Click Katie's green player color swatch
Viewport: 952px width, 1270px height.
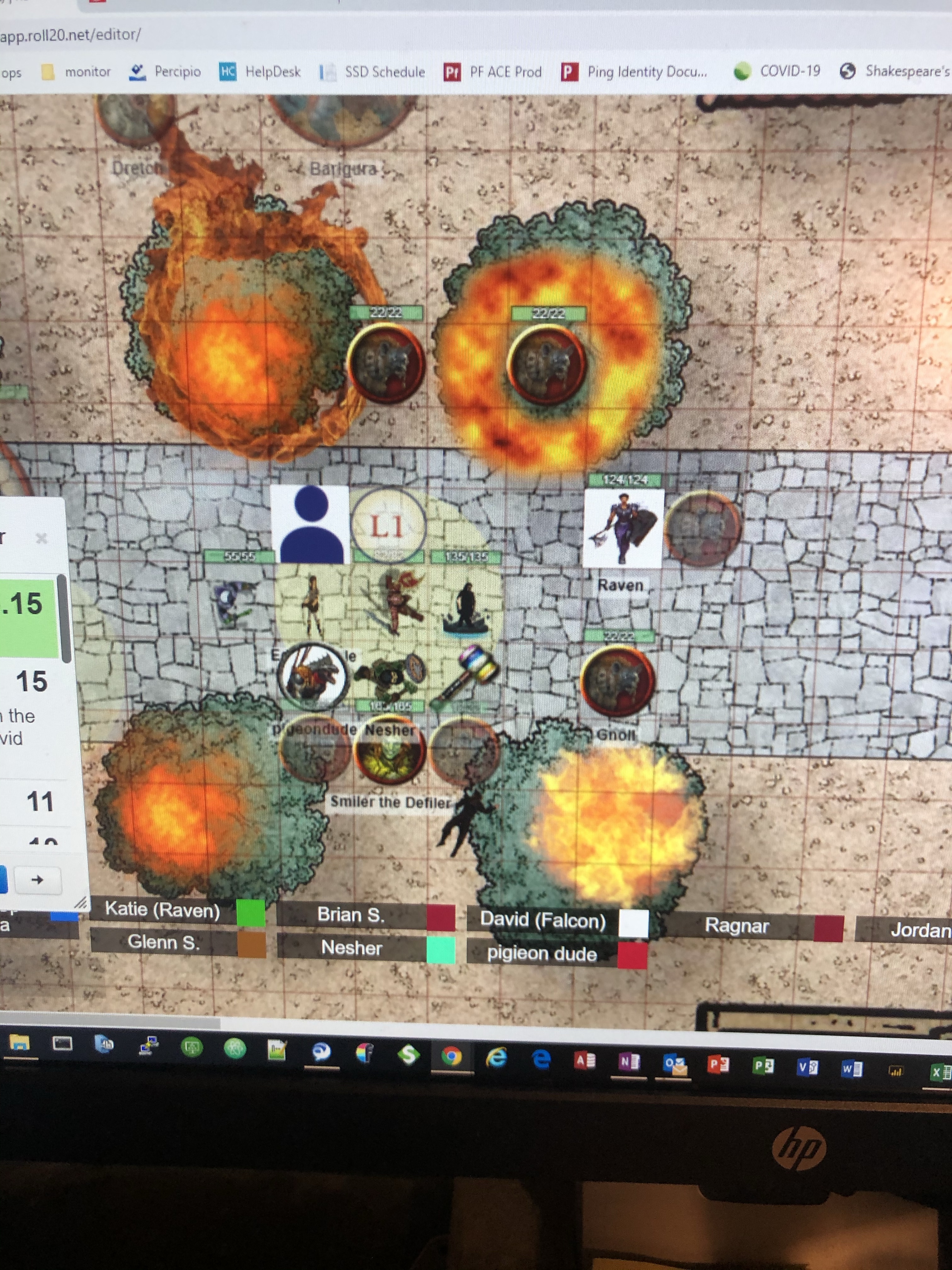pyautogui.click(x=251, y=912)
